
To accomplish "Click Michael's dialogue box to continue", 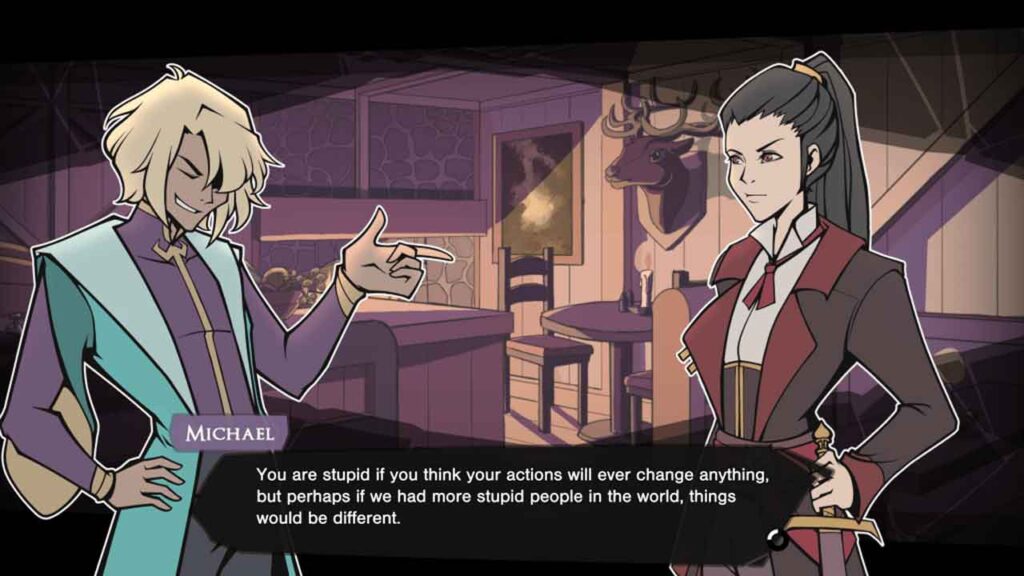I will click(510, 495).
